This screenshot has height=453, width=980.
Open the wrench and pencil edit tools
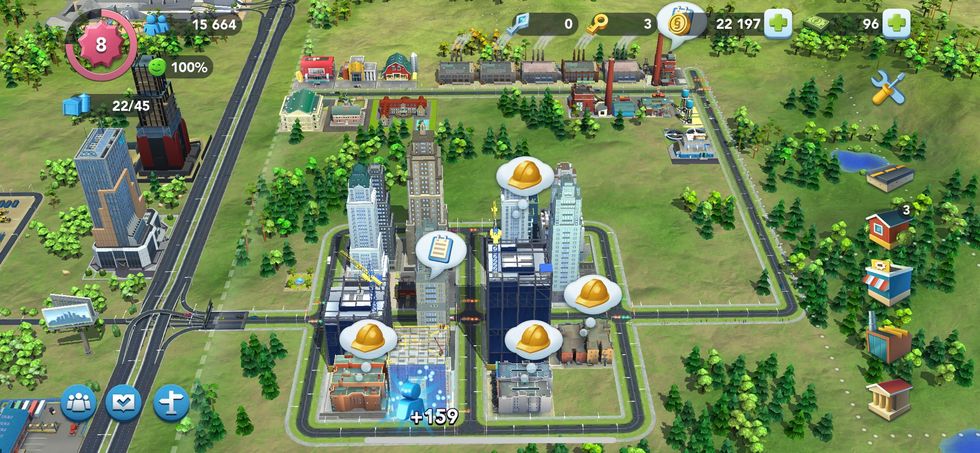[888, 88]
